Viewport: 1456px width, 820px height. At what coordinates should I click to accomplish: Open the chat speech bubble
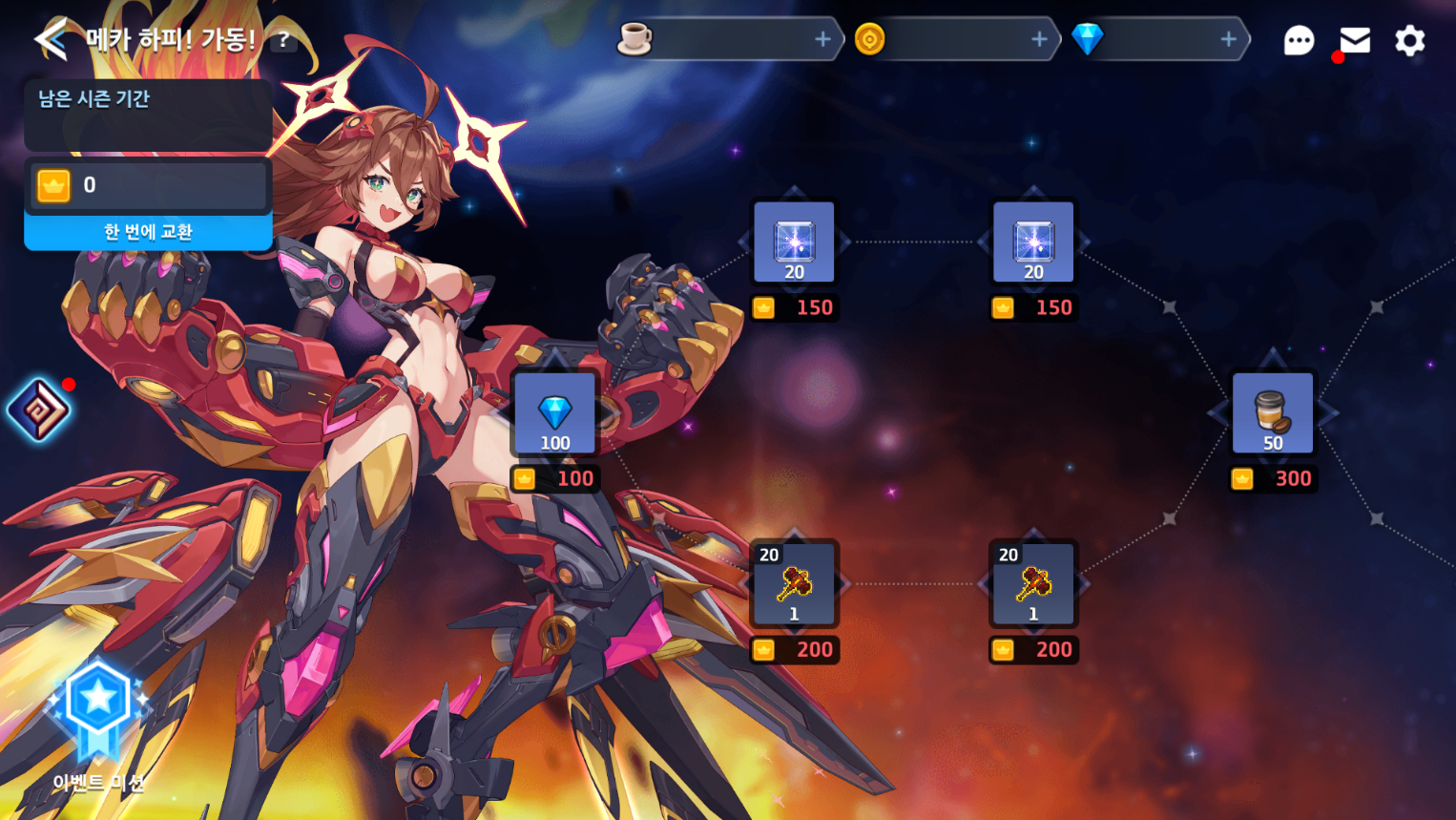coord(1299,40)
